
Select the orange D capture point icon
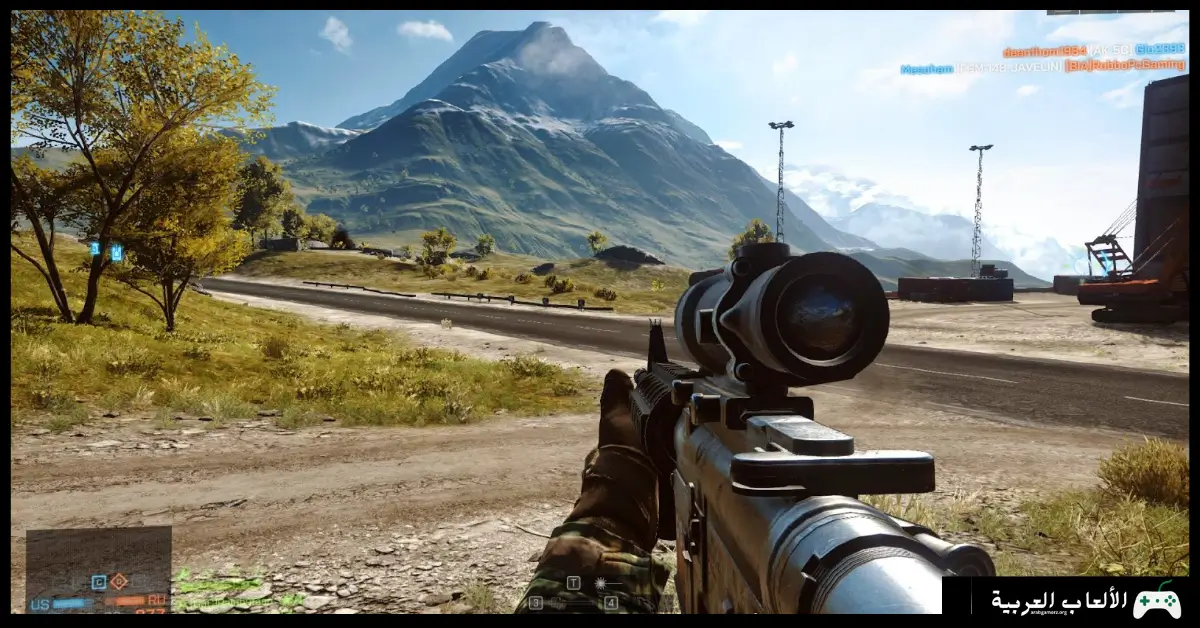tap(118, 581)
